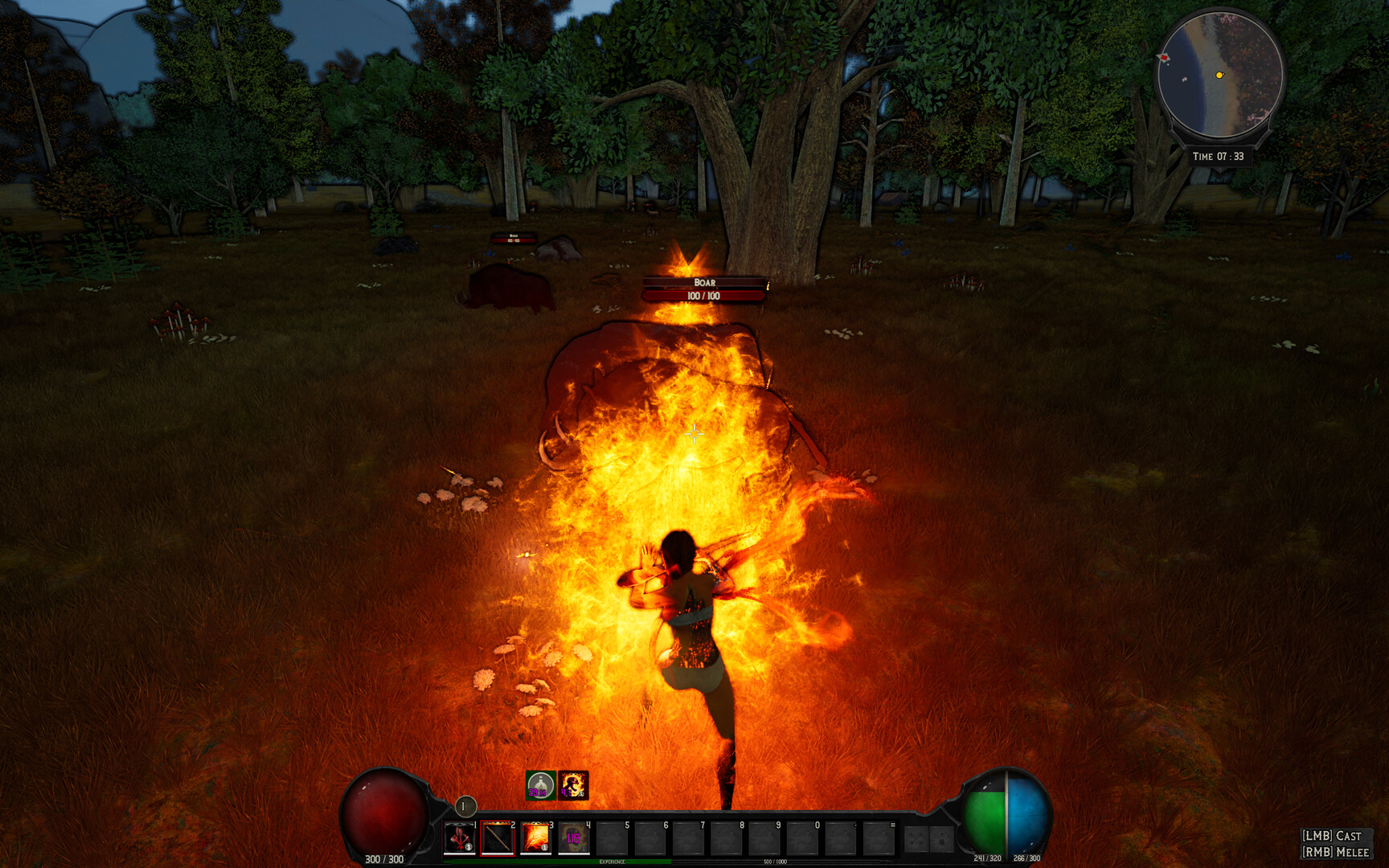Click the [LMB] Cast hint label
The width and height of the screenshot is (1389, 868).
click(x=1333, y=836)
